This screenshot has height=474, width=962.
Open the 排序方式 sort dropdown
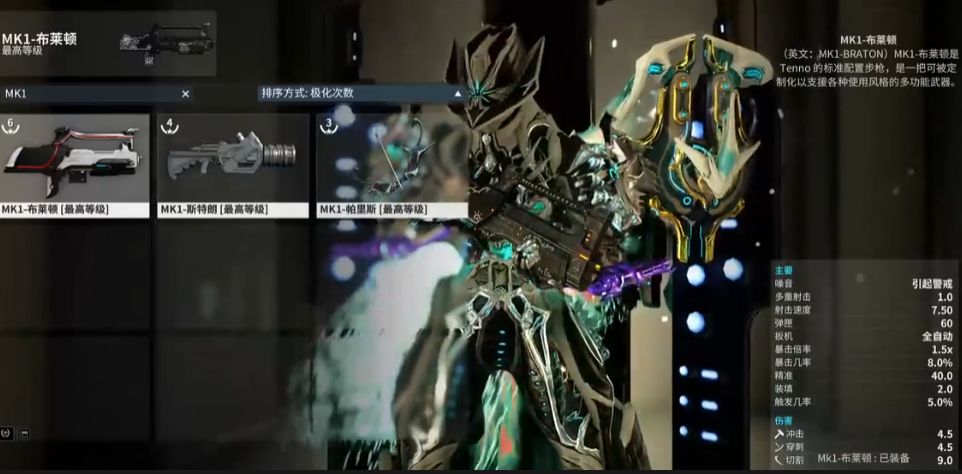pyautogui.click(x=362, y=93)
